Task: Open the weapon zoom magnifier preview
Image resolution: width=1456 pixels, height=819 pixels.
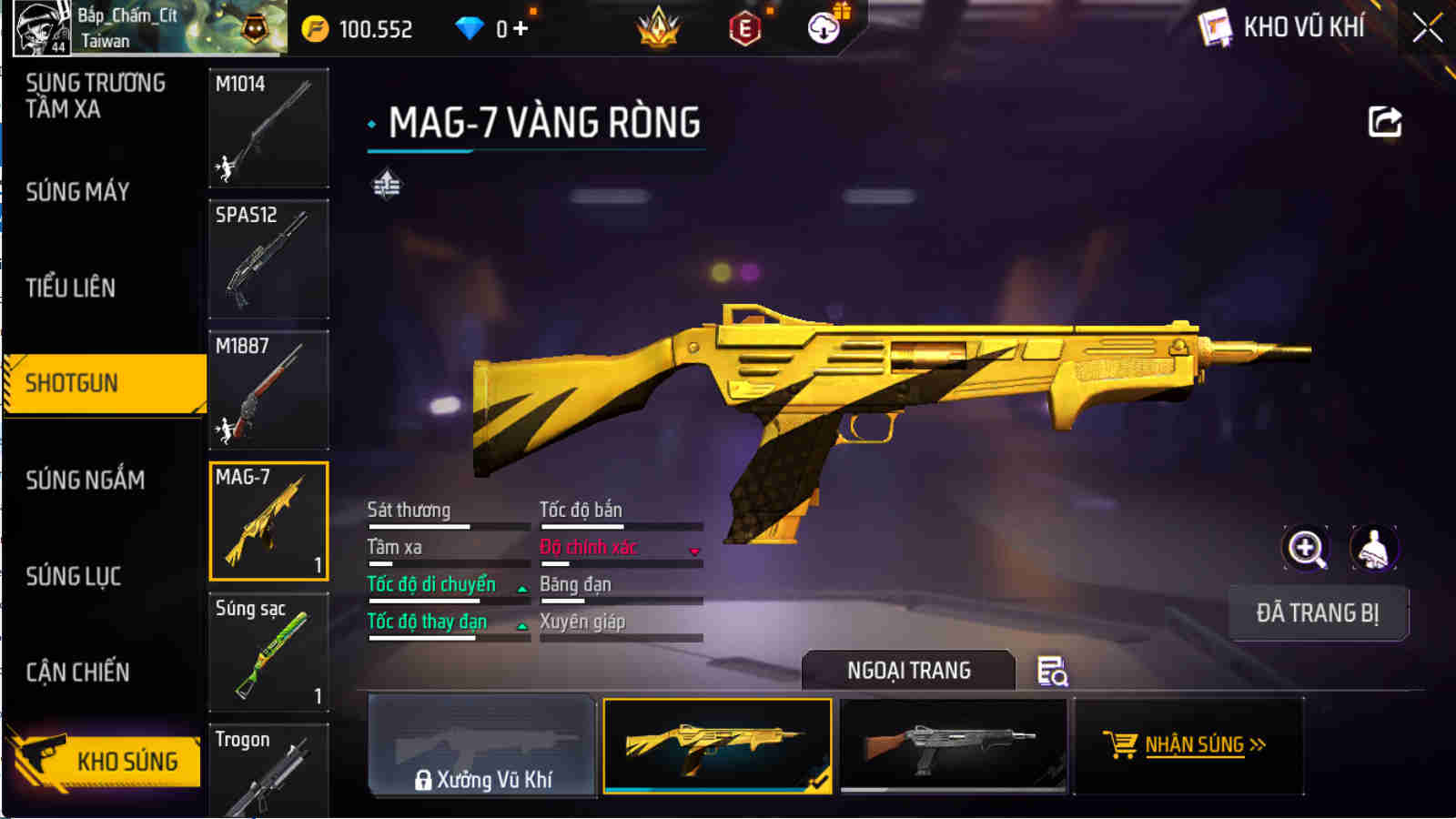Action: (1306, 549)
